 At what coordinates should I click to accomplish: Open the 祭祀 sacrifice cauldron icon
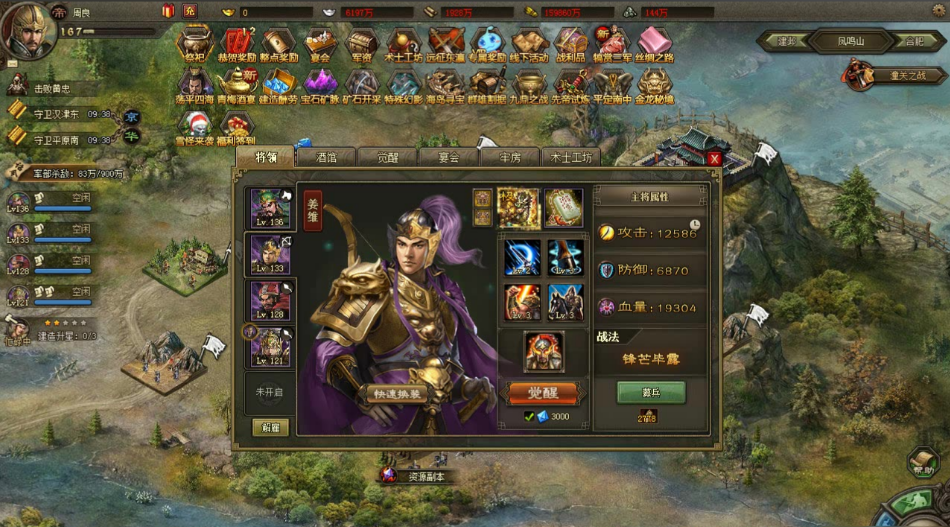point(194,42)
